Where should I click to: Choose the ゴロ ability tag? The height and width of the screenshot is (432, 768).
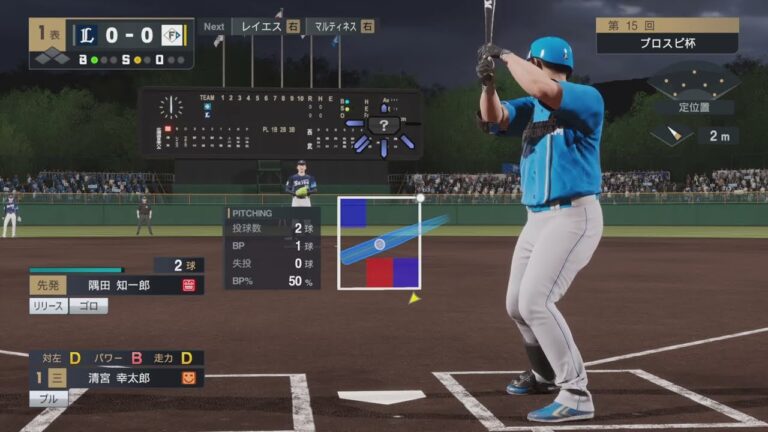(x=88, y=306)
